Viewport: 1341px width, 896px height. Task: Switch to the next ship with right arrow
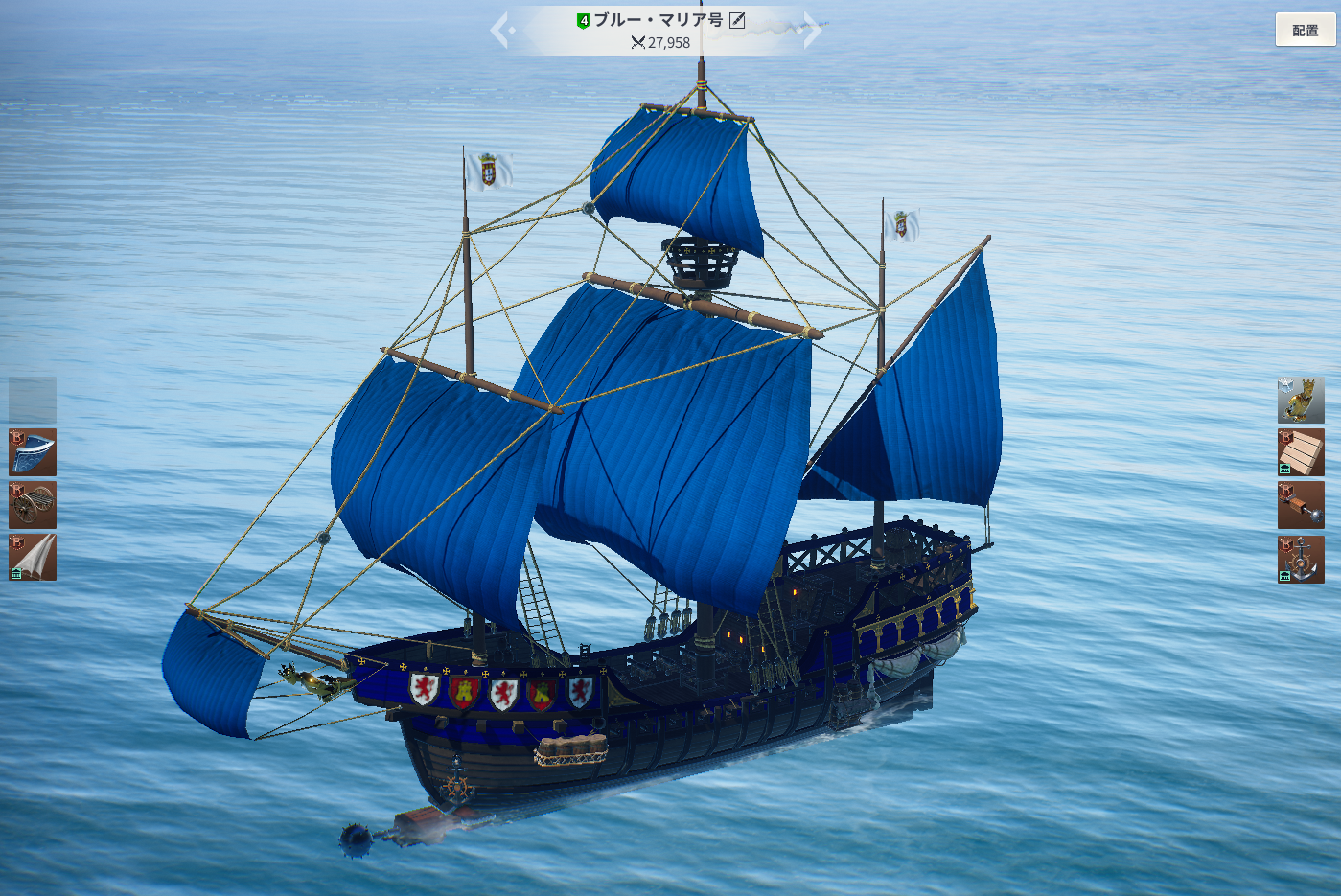pos(812,31)
